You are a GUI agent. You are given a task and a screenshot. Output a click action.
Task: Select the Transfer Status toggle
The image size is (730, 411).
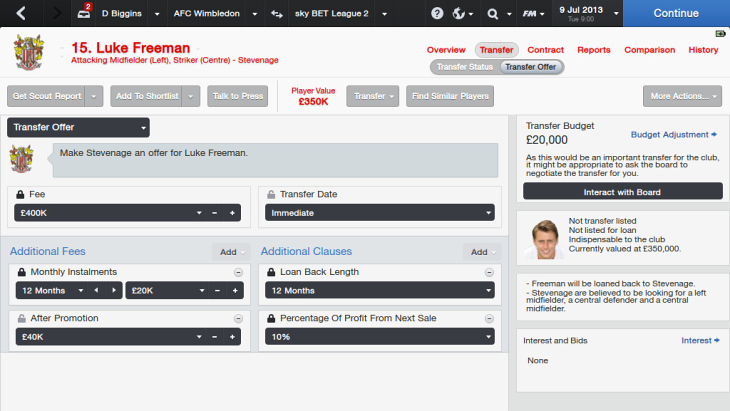[465, 67]
